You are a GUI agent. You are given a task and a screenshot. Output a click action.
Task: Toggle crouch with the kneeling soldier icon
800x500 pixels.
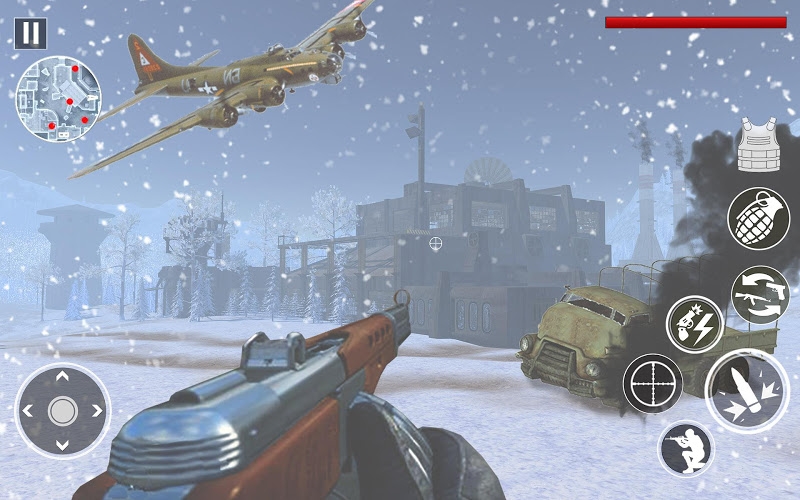tap(686, 449)
